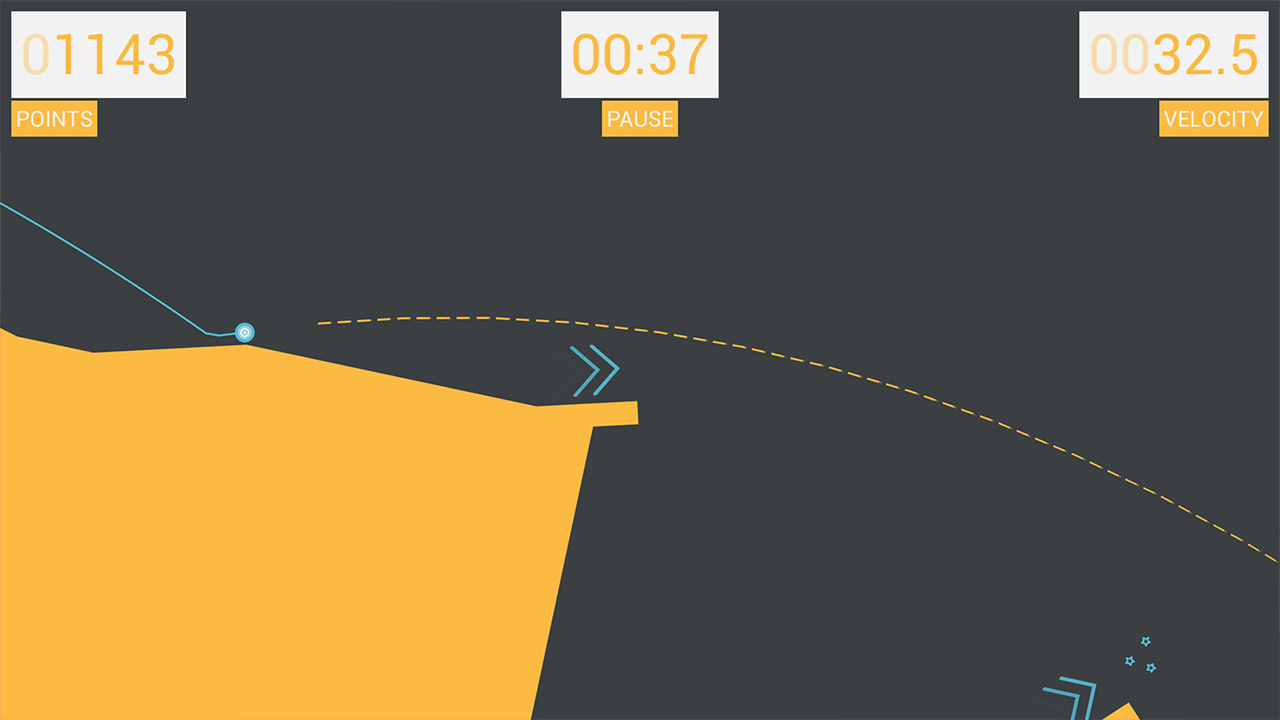Pause the game using the PAUSE button
Screen dimensions: 1280x720
[639, 119]
